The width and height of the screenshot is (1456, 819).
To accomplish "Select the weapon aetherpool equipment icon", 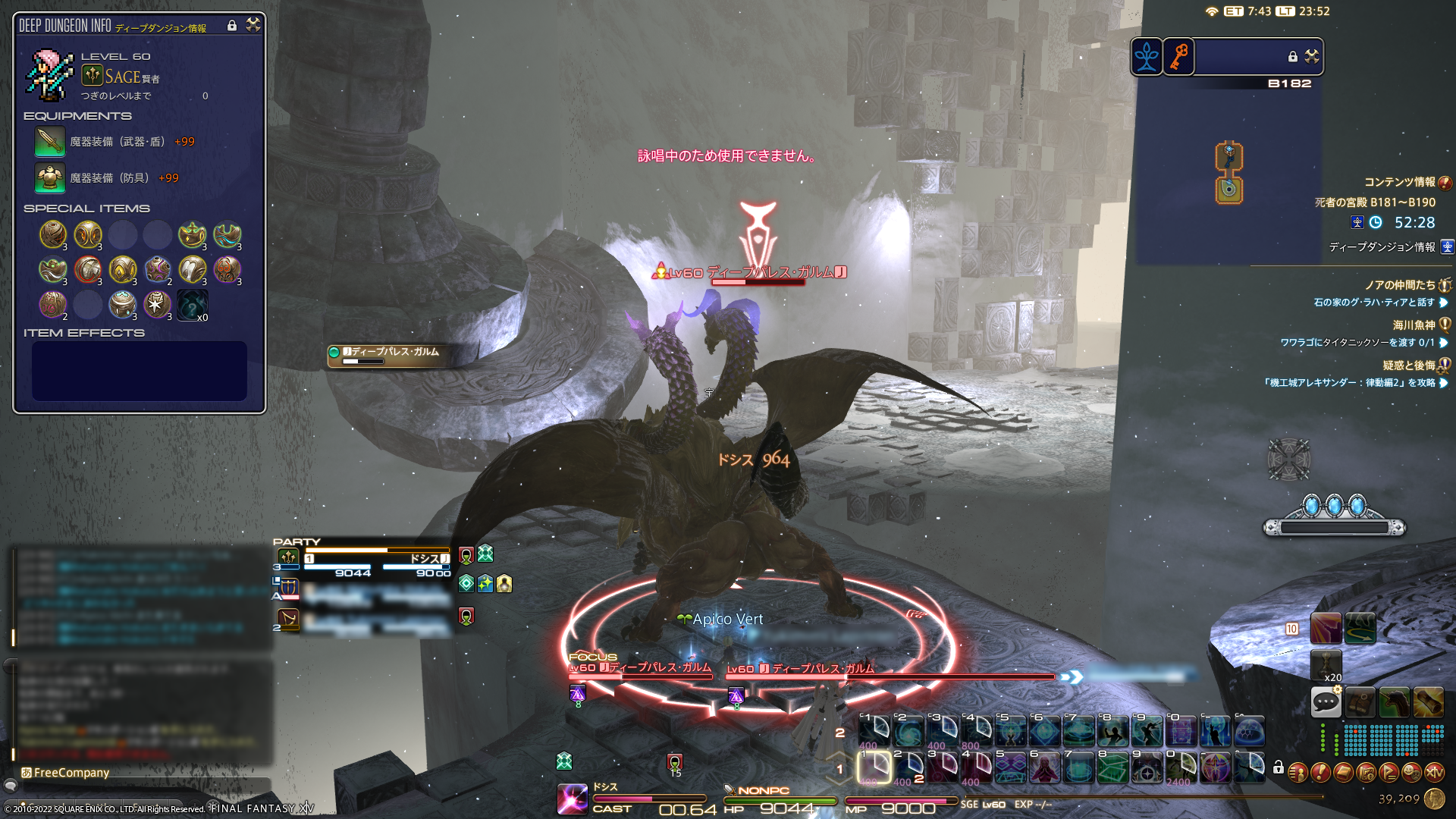I will pyautogui.click(x=50, y=142).
